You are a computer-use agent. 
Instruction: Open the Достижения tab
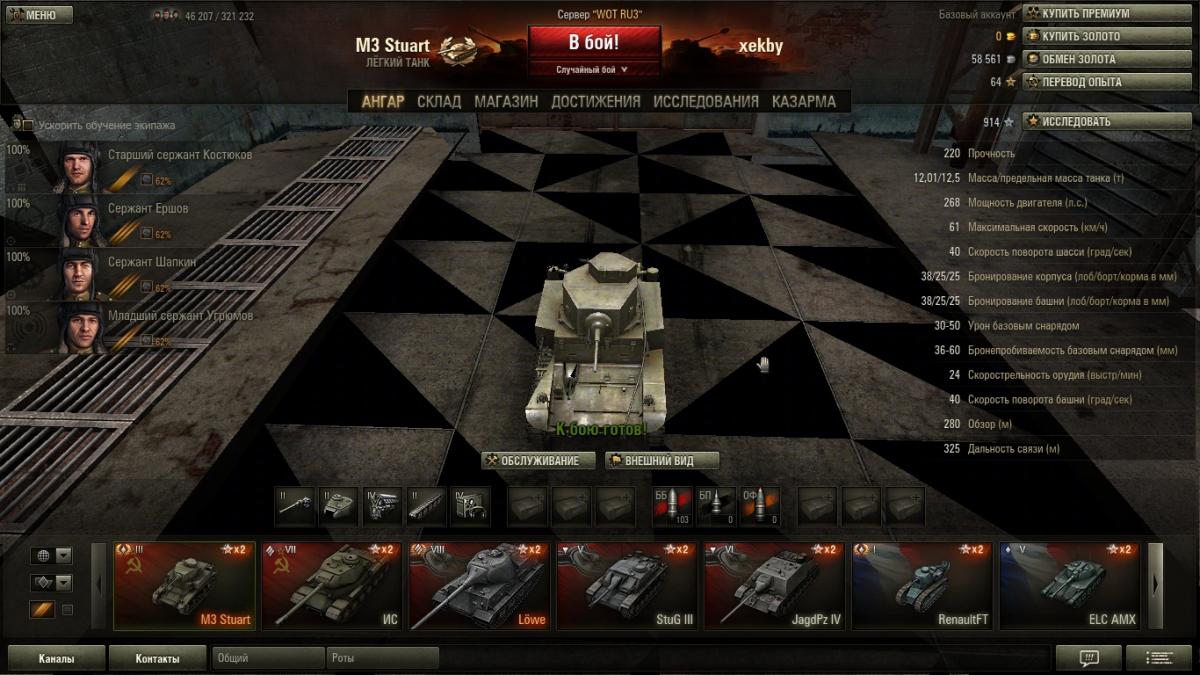tap(596, 101)
